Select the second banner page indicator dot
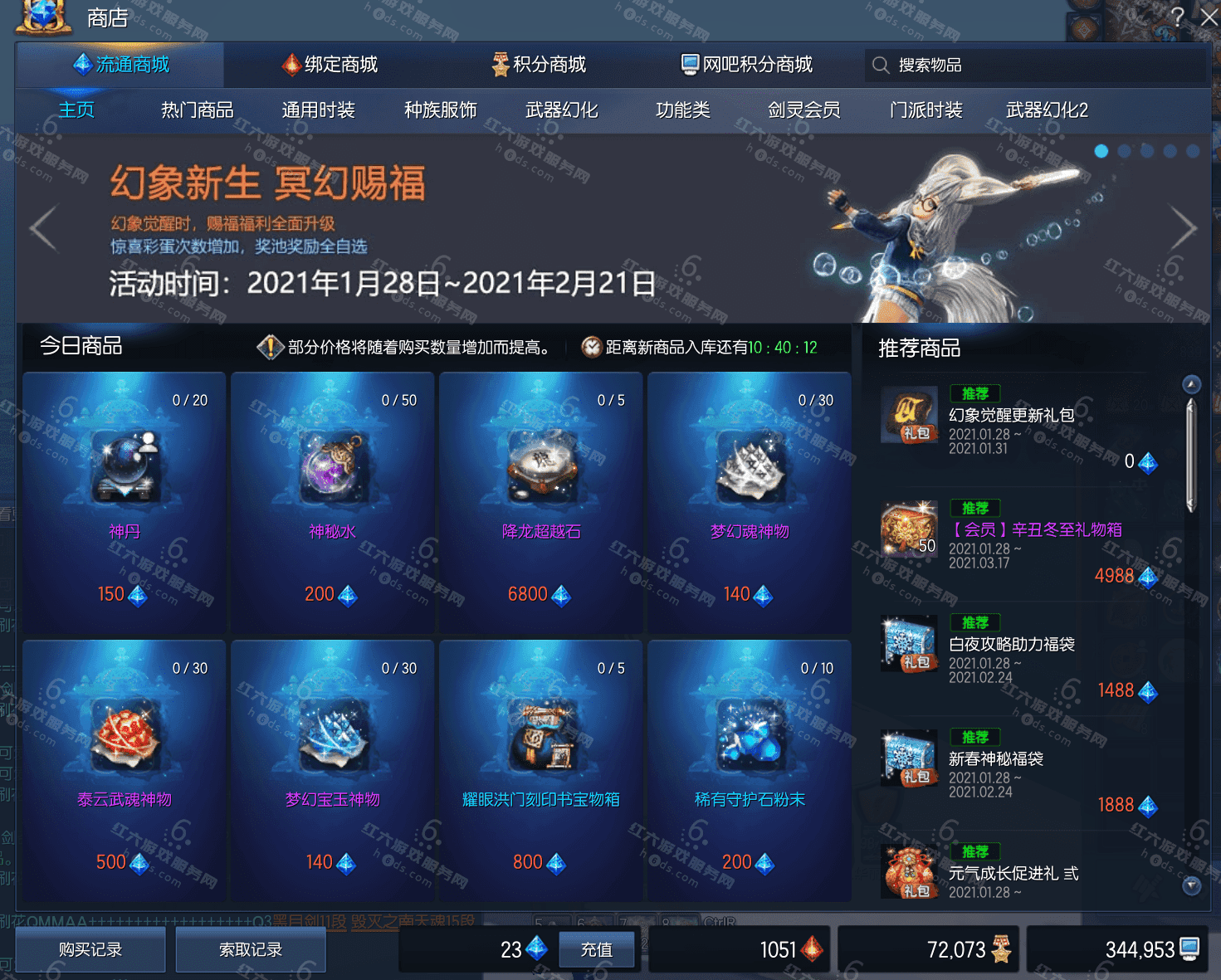1221x980 pixels. click(1125, 150)
